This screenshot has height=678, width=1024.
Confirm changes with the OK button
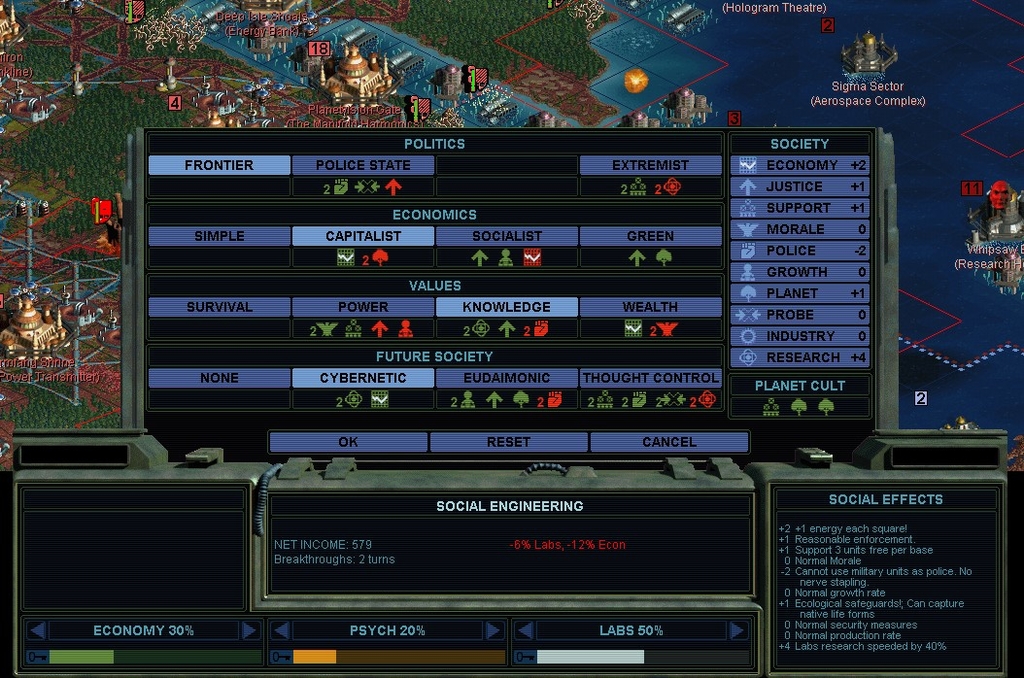coord(348,442)
